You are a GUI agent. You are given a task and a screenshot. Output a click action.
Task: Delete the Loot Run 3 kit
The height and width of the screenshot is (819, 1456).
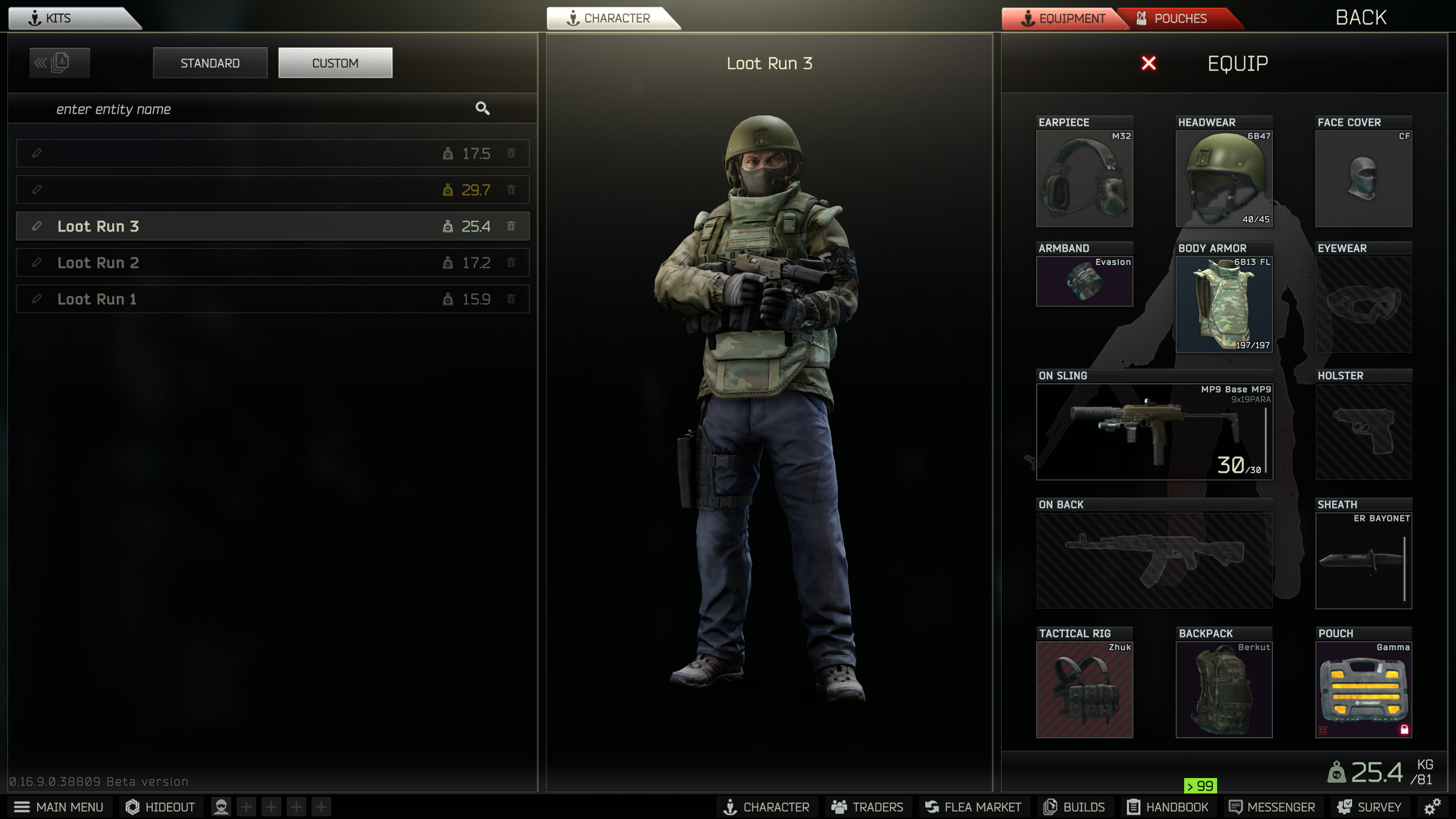511,226
